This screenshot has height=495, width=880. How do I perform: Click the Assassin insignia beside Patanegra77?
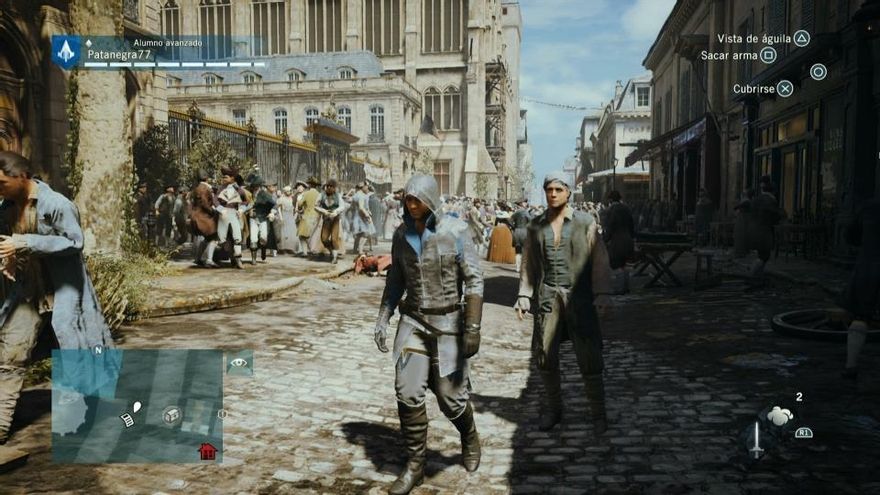tap(67, 51)
